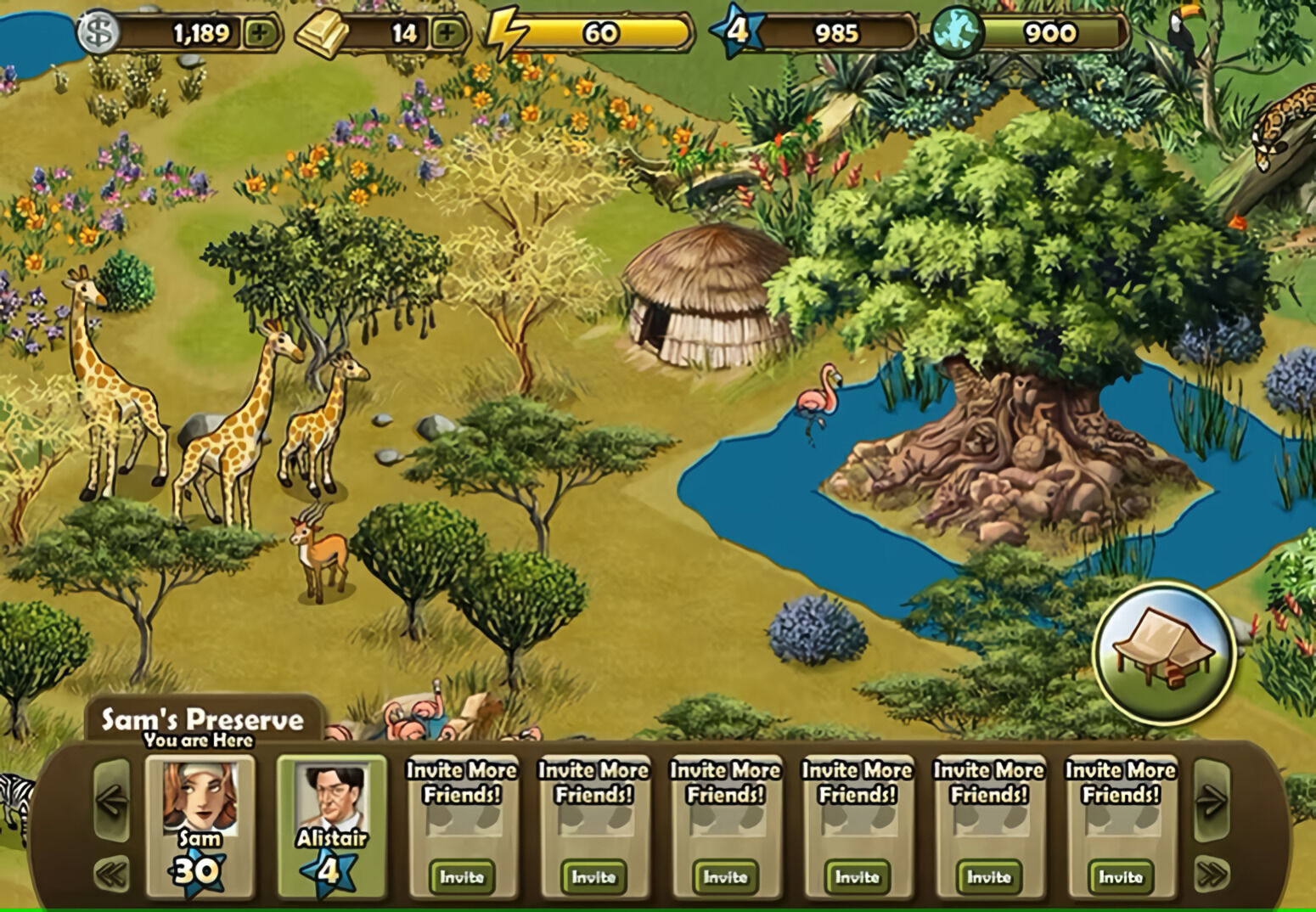Screen dimensions: 1316x912
Task: Open the tent build menu button
Action: pyautogui.click(x=1163, y=651)
